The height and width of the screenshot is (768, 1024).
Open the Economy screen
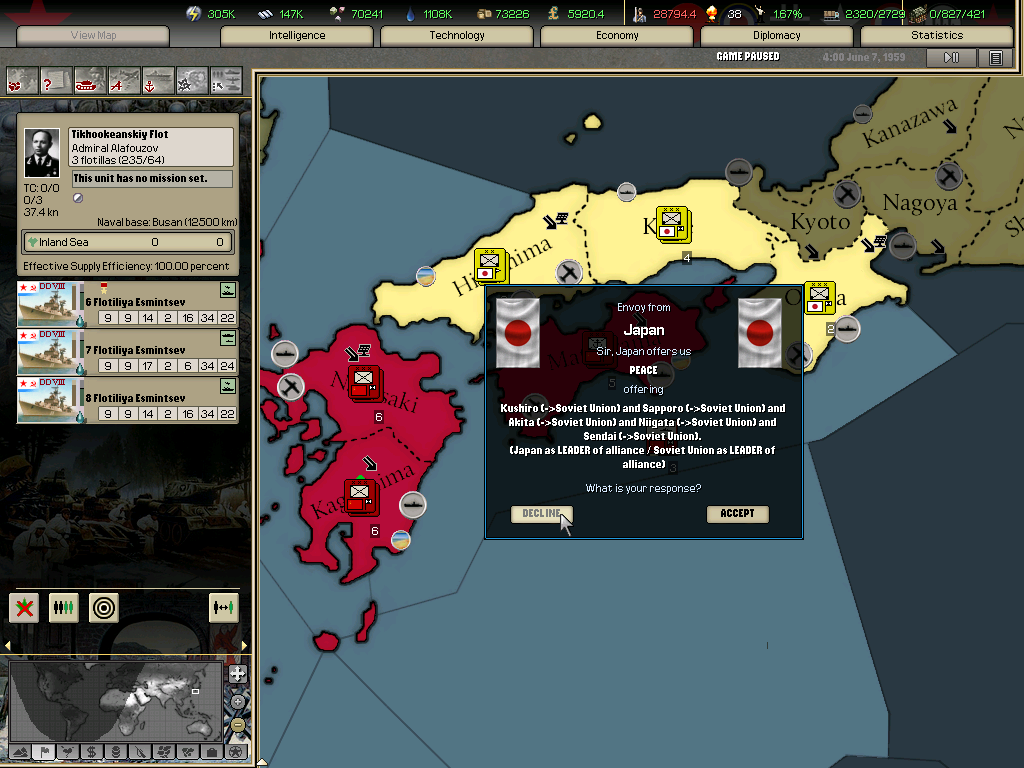click(x=617, y=36)
